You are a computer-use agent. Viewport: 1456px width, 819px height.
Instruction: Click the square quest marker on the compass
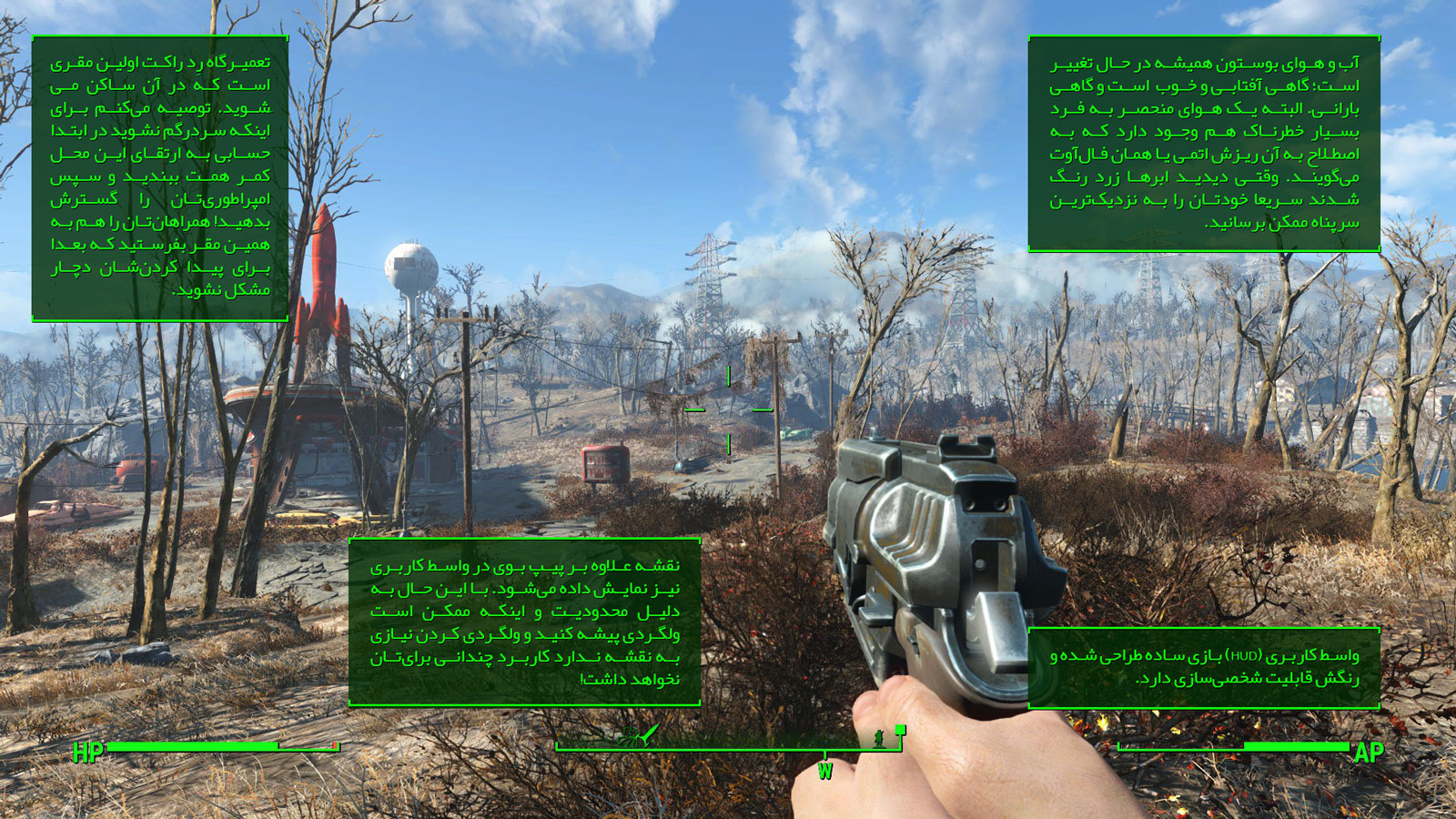pos(900,730)
